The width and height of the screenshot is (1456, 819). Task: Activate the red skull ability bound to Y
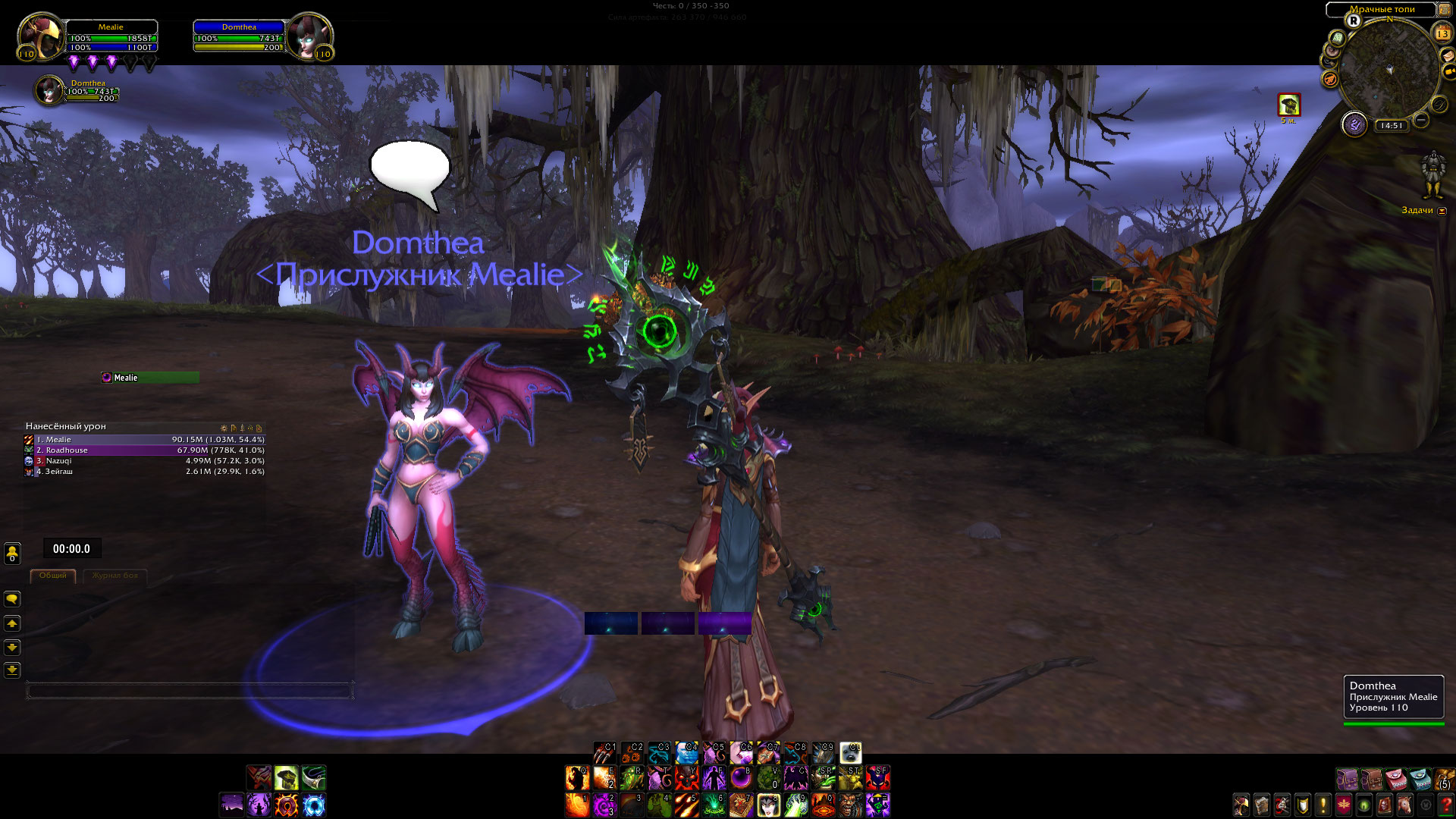(x=686, y=778)
